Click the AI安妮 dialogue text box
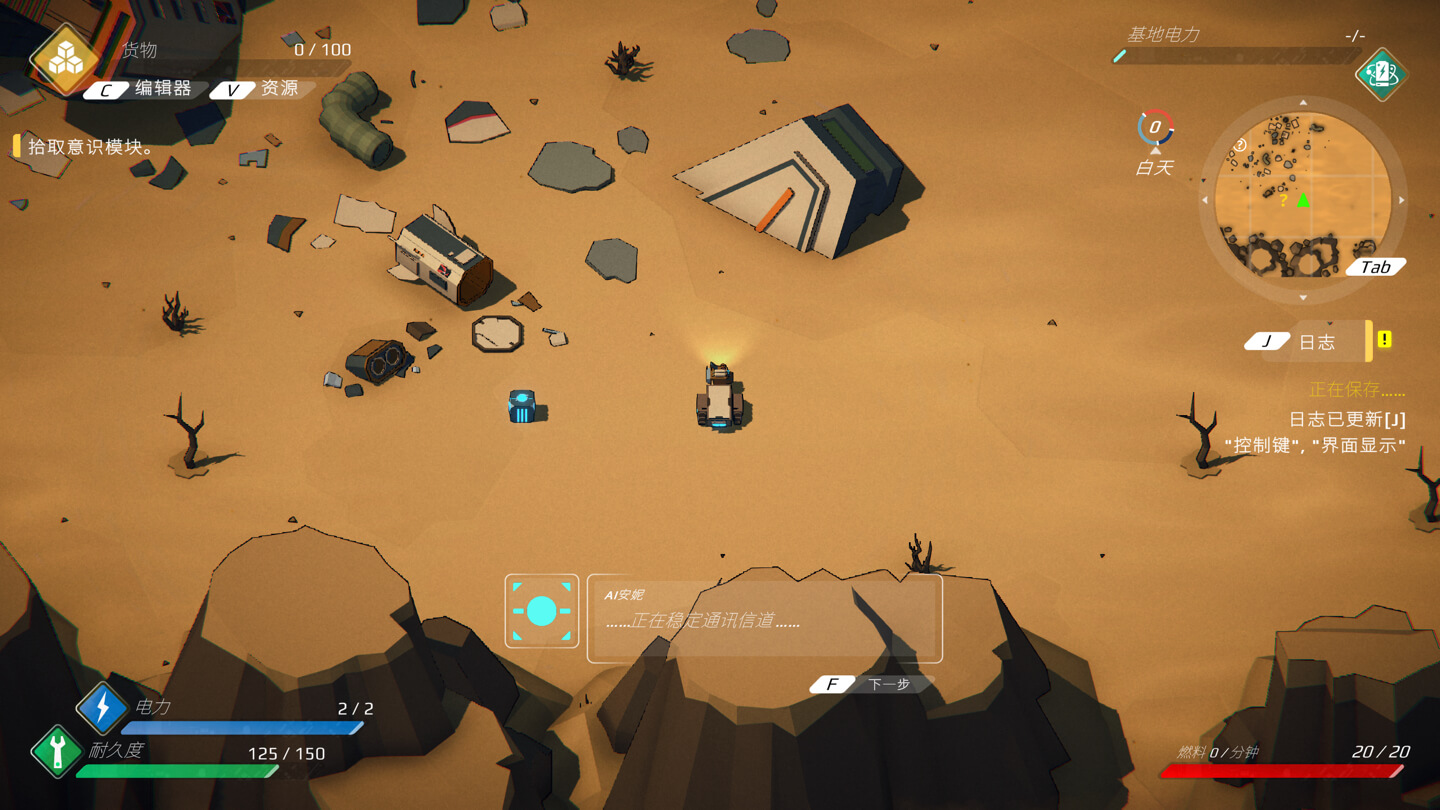The image size is (1440, 810). click(764, 618)
